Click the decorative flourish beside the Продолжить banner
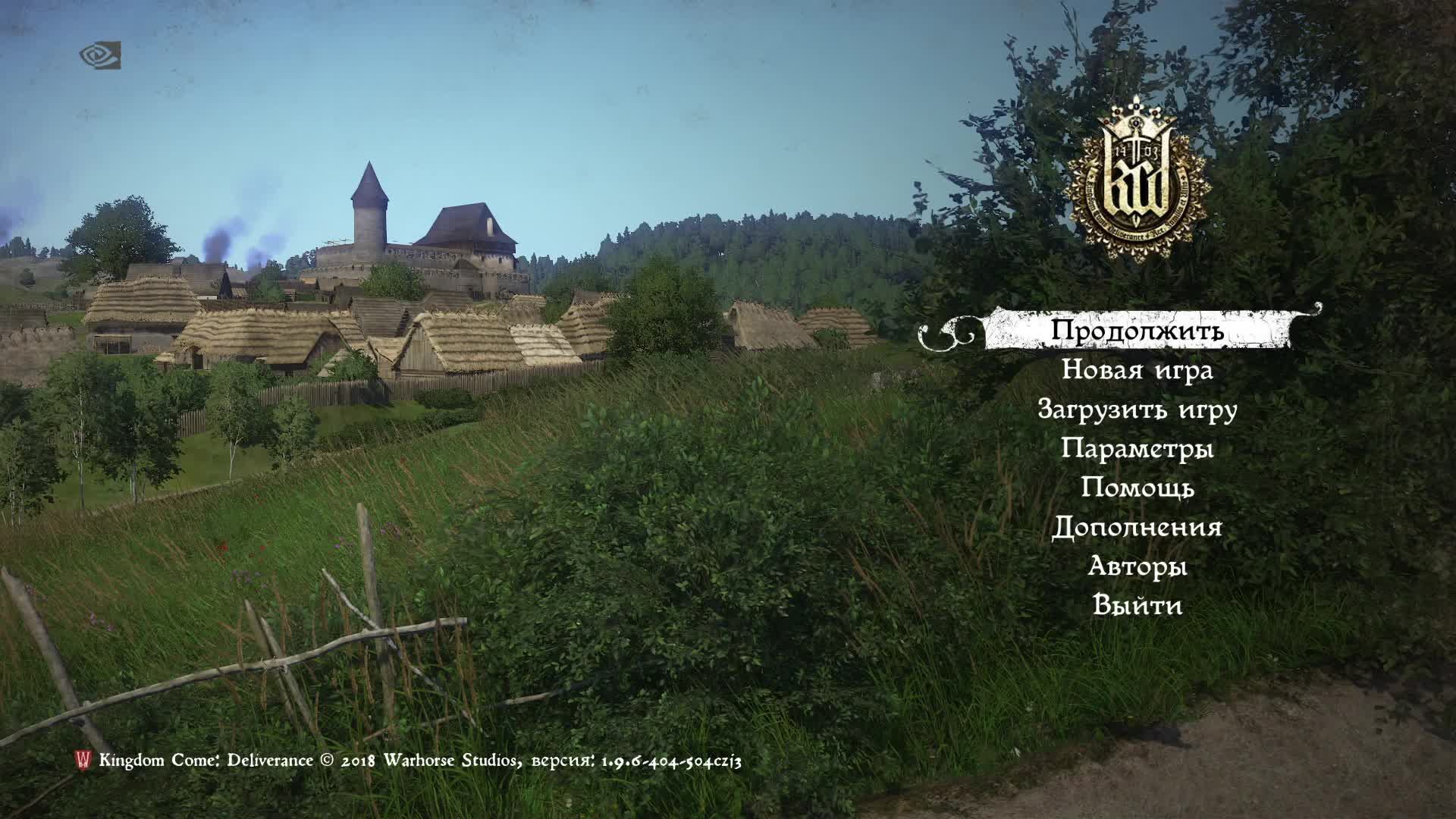Viewport: 1456px width, 819px height. click(x=944, y=331)
